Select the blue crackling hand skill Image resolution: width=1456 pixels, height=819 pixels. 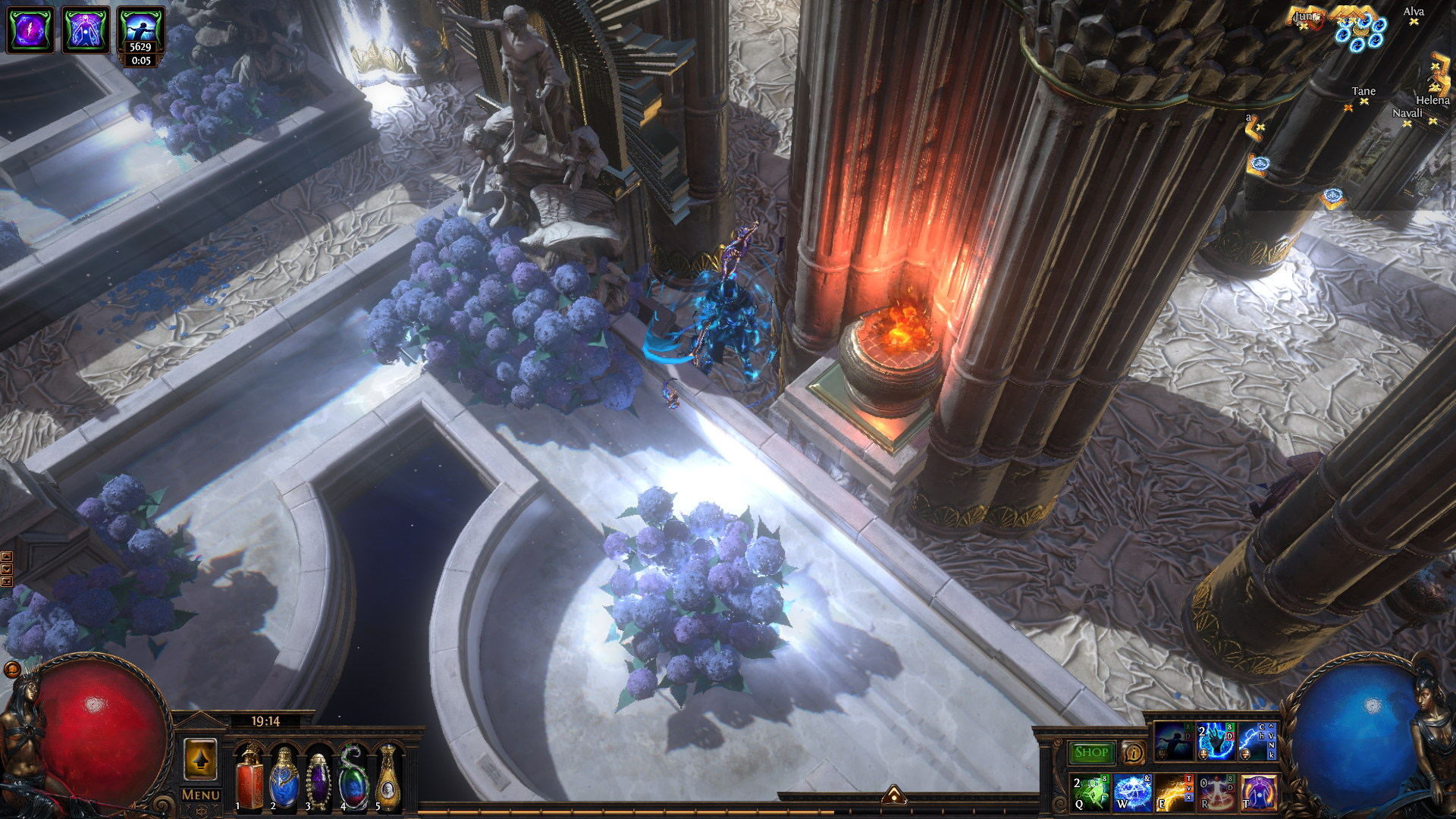point(1216,742)
